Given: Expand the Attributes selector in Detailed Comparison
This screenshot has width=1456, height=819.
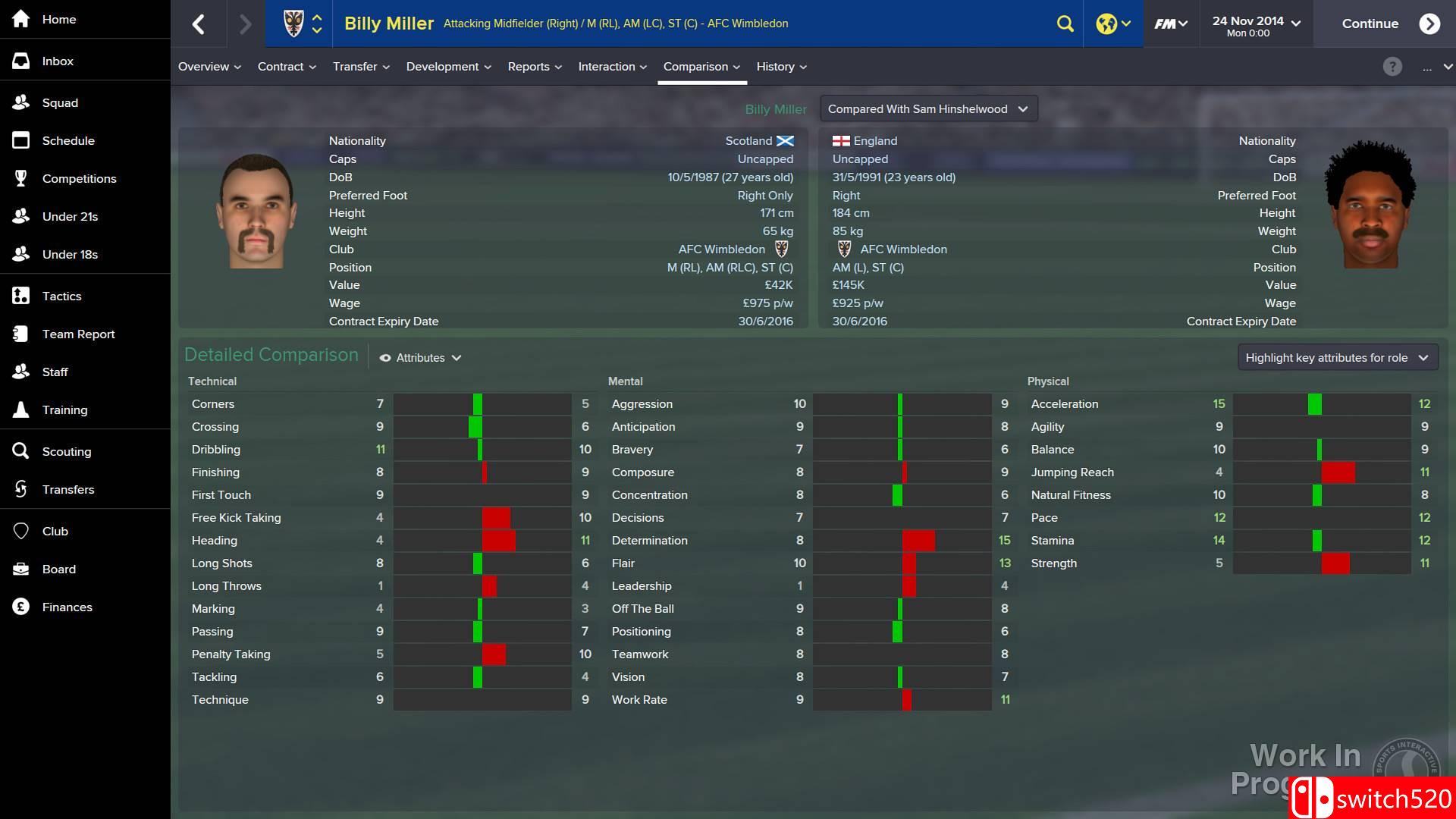Looking at the screenshot, I should [420, 357].
